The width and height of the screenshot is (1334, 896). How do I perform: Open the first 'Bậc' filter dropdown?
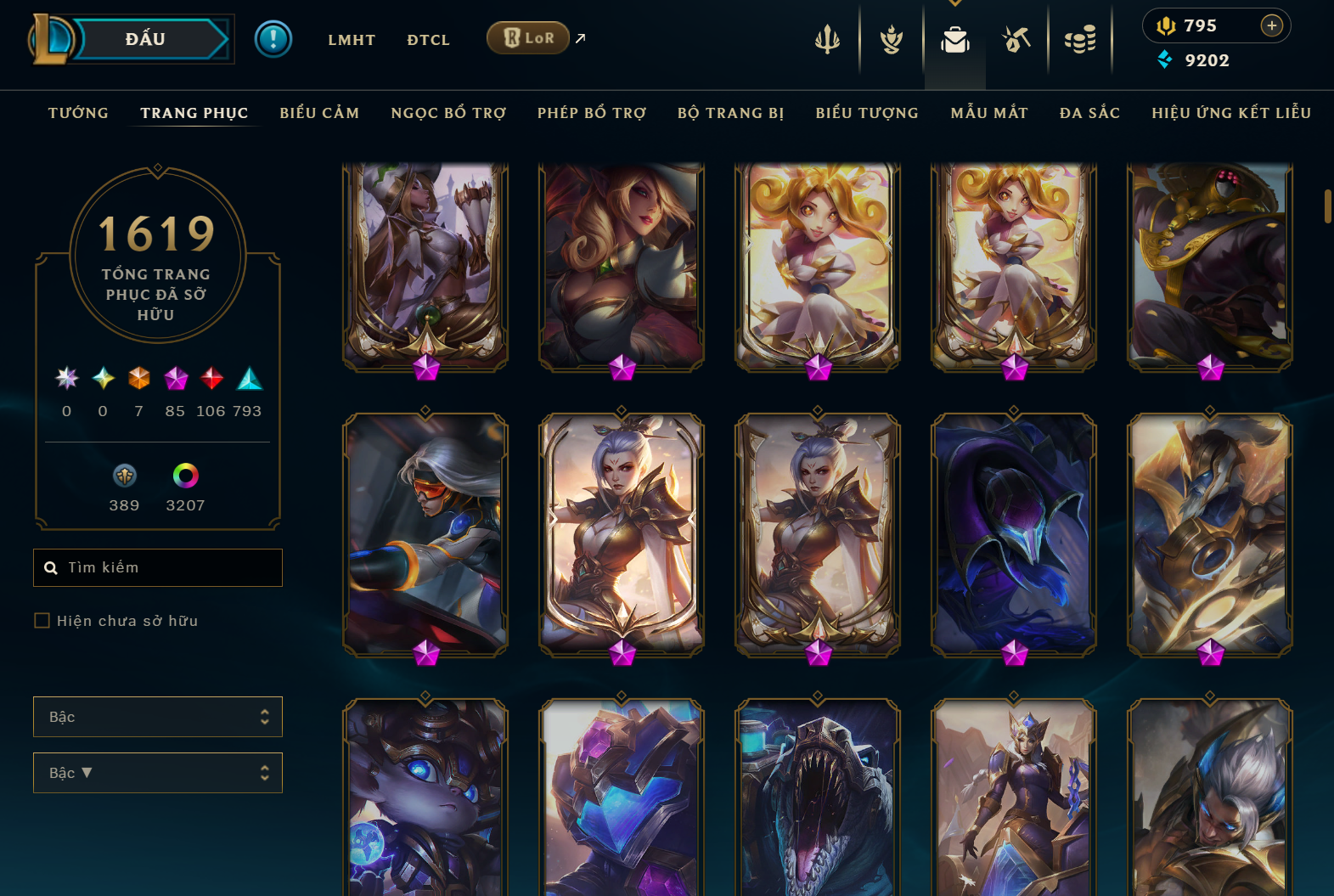tap(158, 717)
